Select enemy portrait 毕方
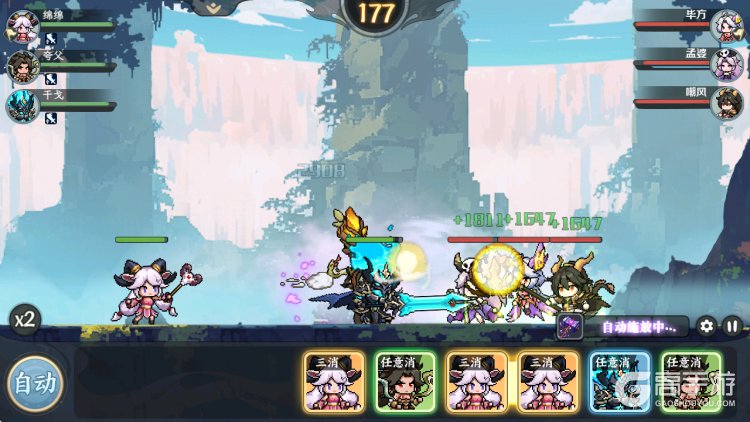This screenshot has width=750, height=422. point(727,26)
